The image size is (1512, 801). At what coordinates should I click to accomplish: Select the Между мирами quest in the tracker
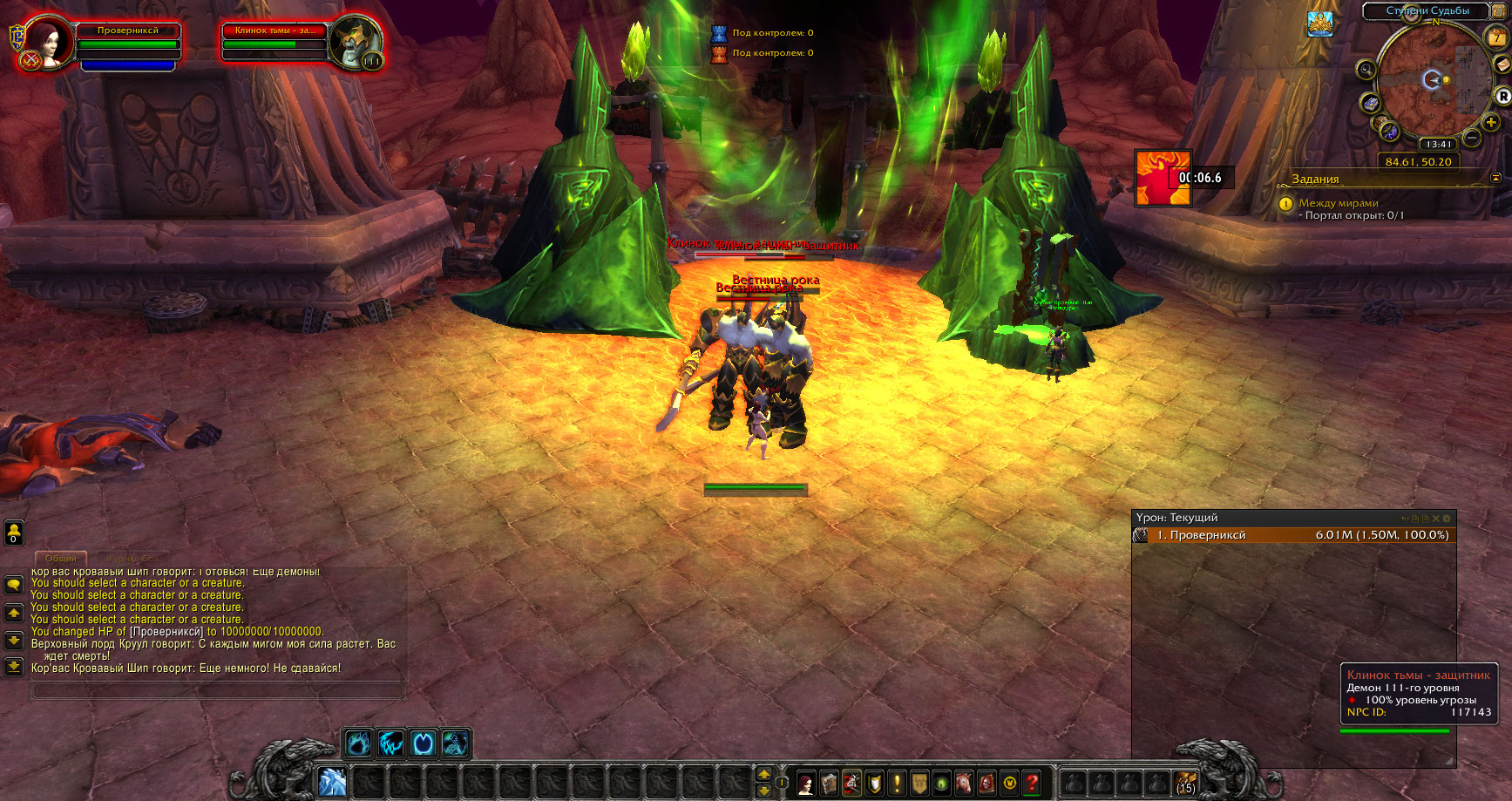[1339, 203]
